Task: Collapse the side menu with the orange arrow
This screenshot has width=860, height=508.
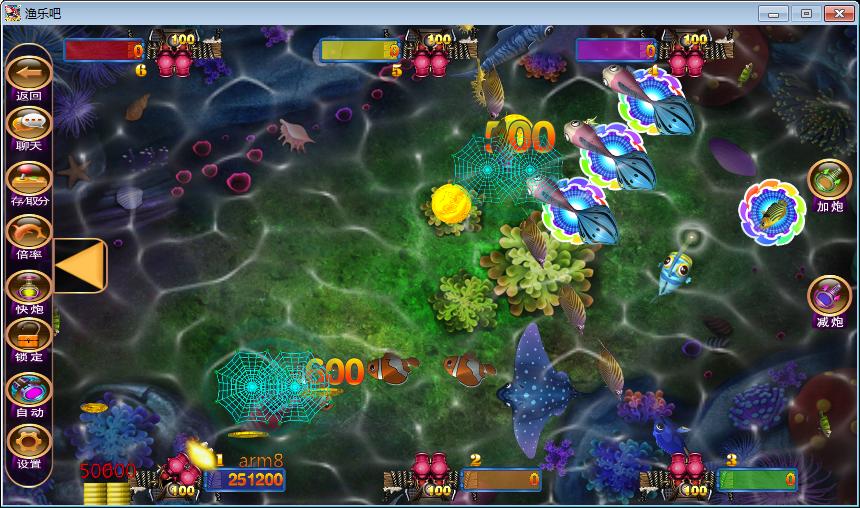Action: pyautogui.click(x=81, y=265)
